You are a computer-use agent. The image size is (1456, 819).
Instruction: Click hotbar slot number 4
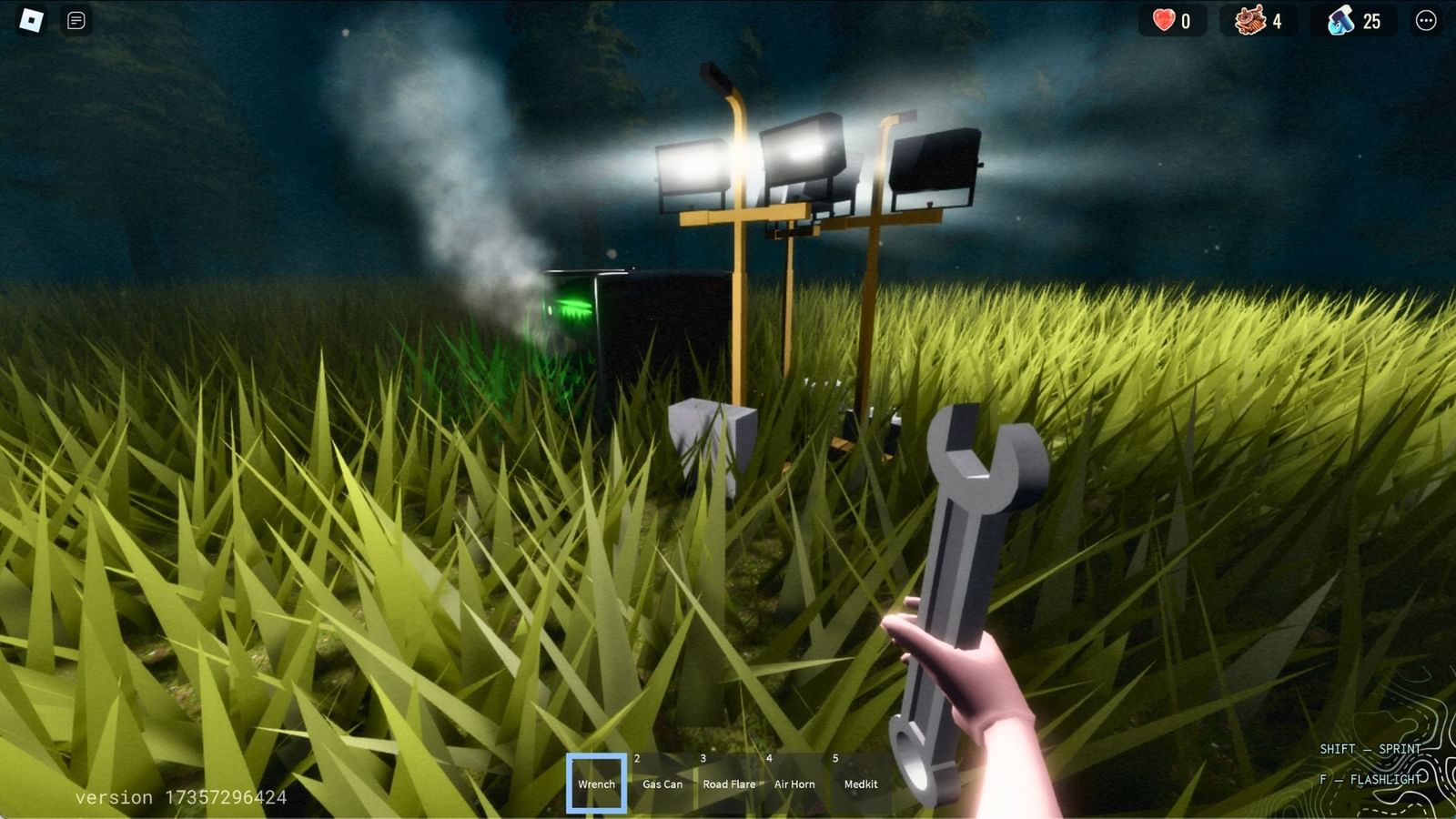[x=768, y=757]
